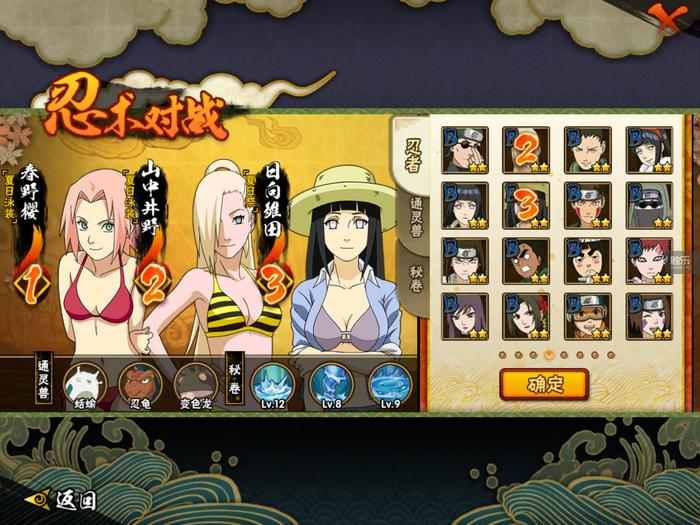Confirm the team with the 确定 button
Image resolution: width=700 pixels, height=525 pixels.
[544, 383]
